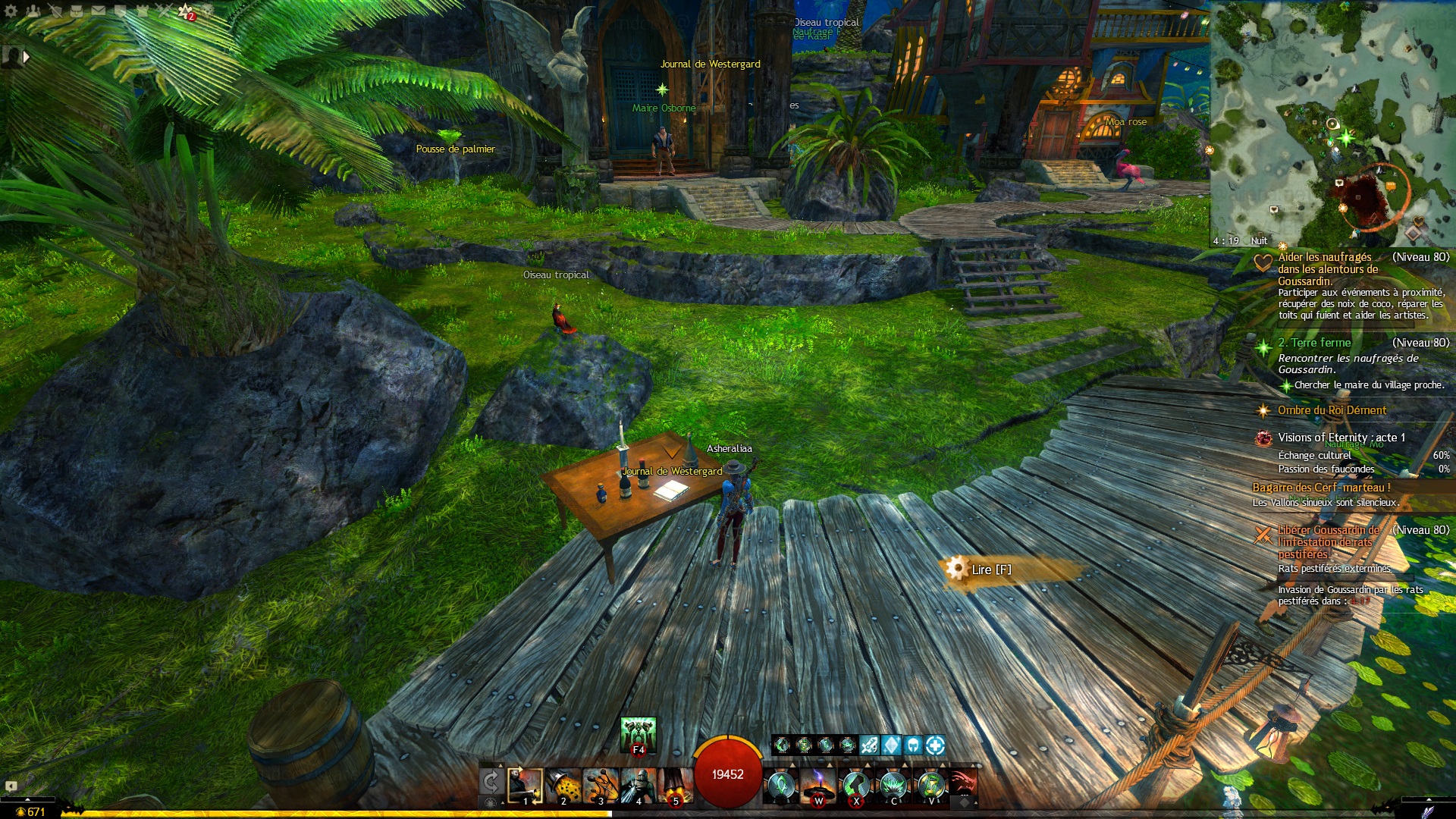The height and width of the screenshot is (819, 1456).
Task: Expand the party portrait arrow
Action: point(27,56)
